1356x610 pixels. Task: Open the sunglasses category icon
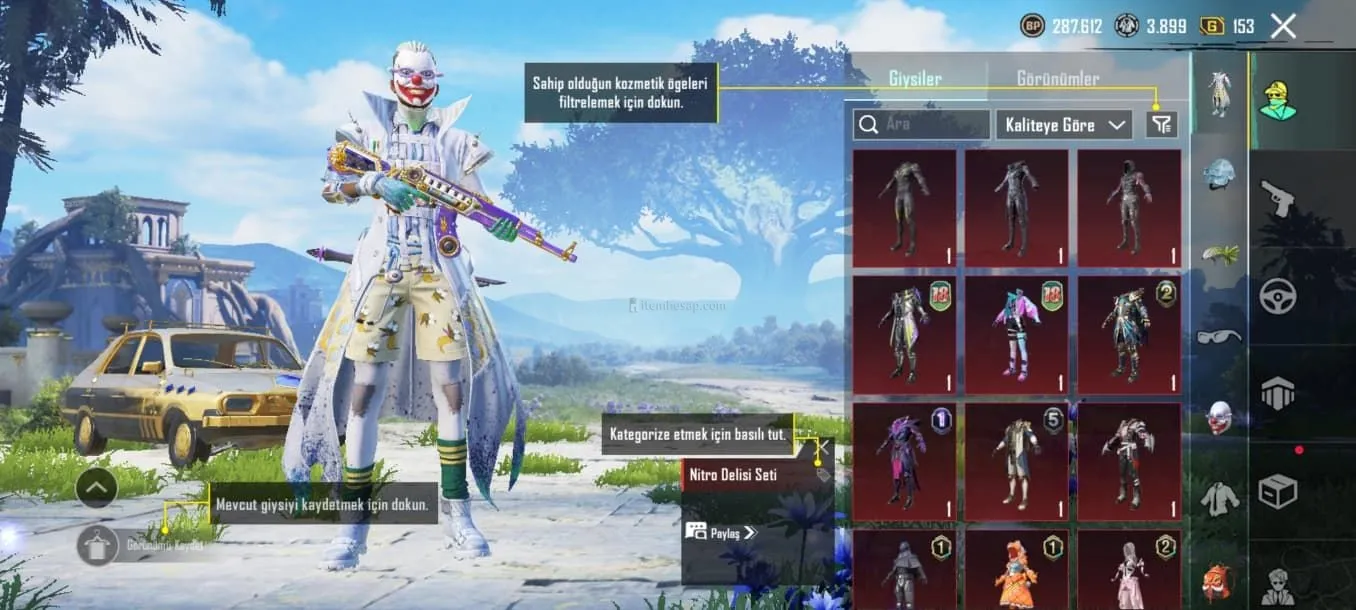[x=1219, y=336]
